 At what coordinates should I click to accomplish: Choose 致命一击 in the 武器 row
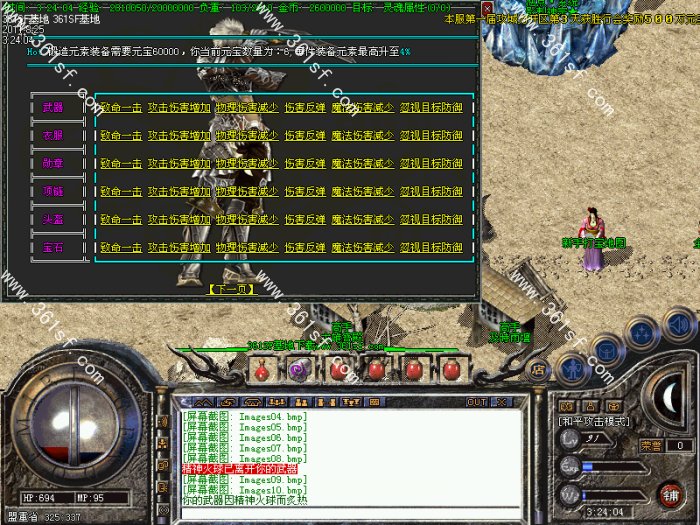click(x=120, y=107)
